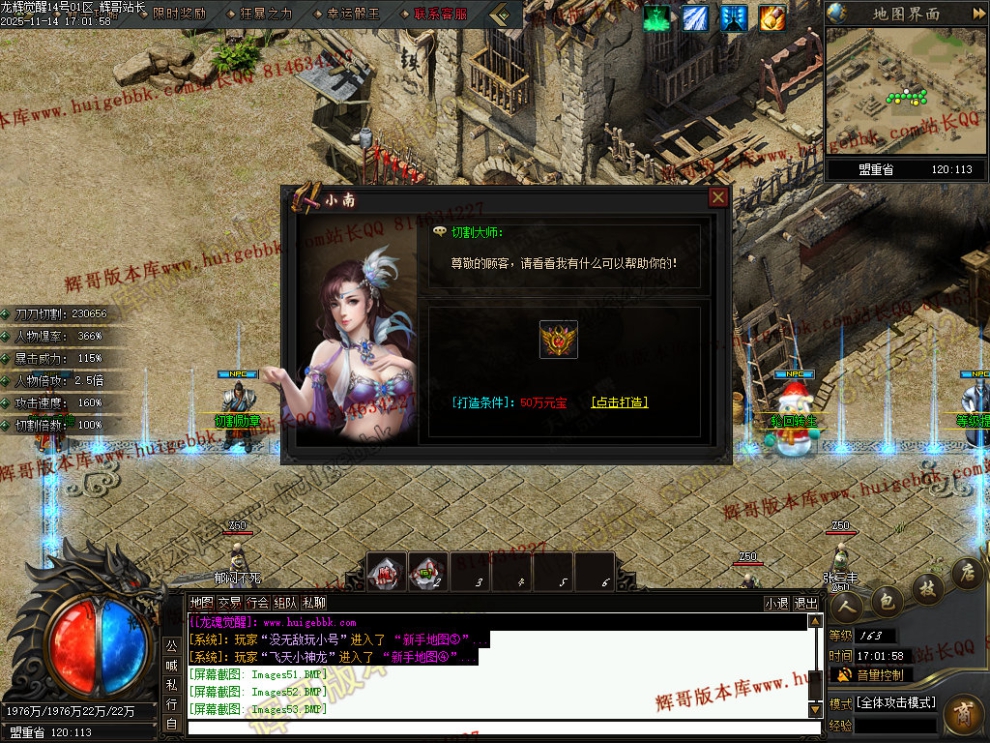Select the cutting medal item icon
The height and width of the screenshot is (743, 990).
(x=558, y=340)
